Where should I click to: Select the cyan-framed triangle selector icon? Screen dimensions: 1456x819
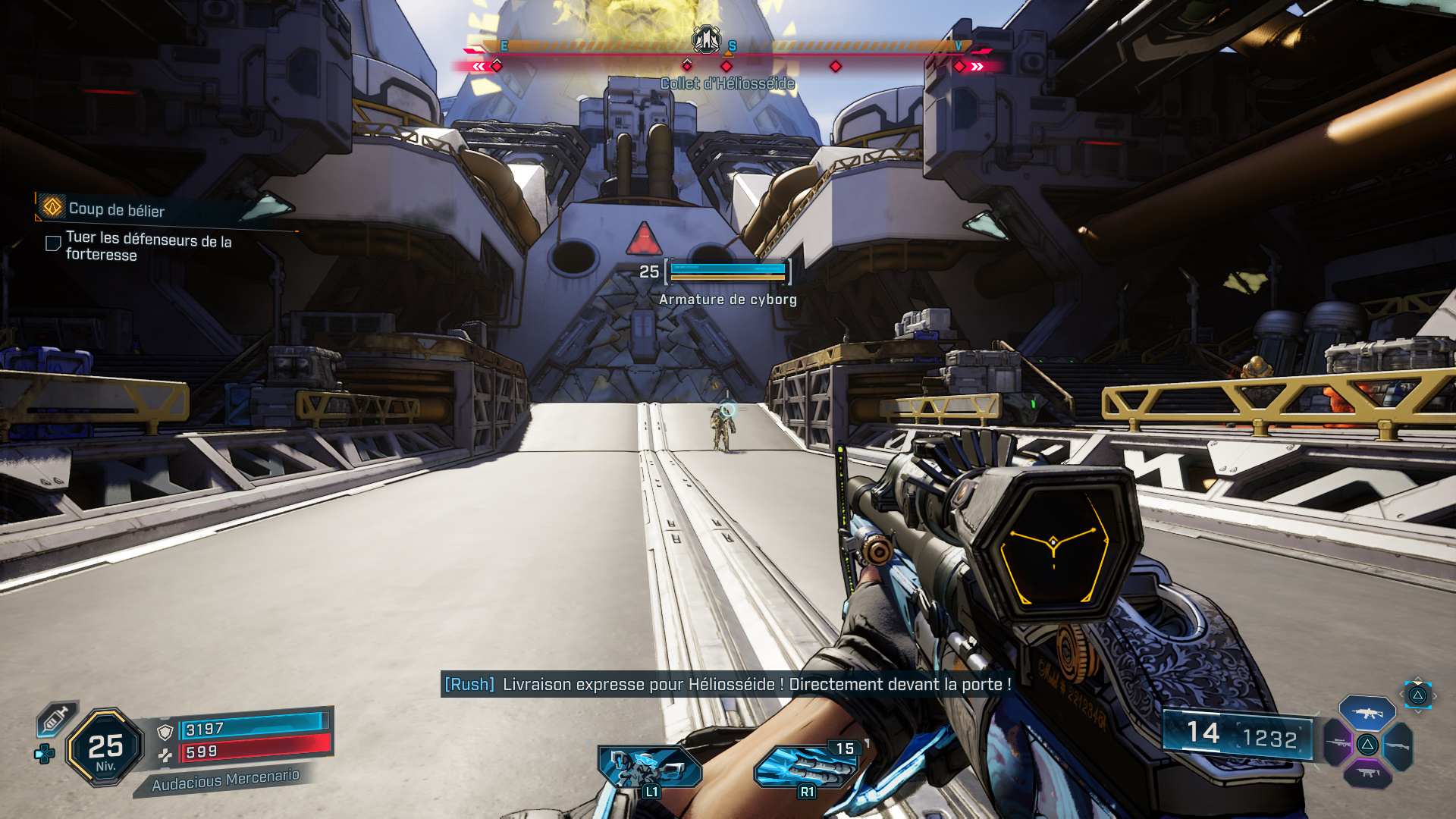(1417, 695)
